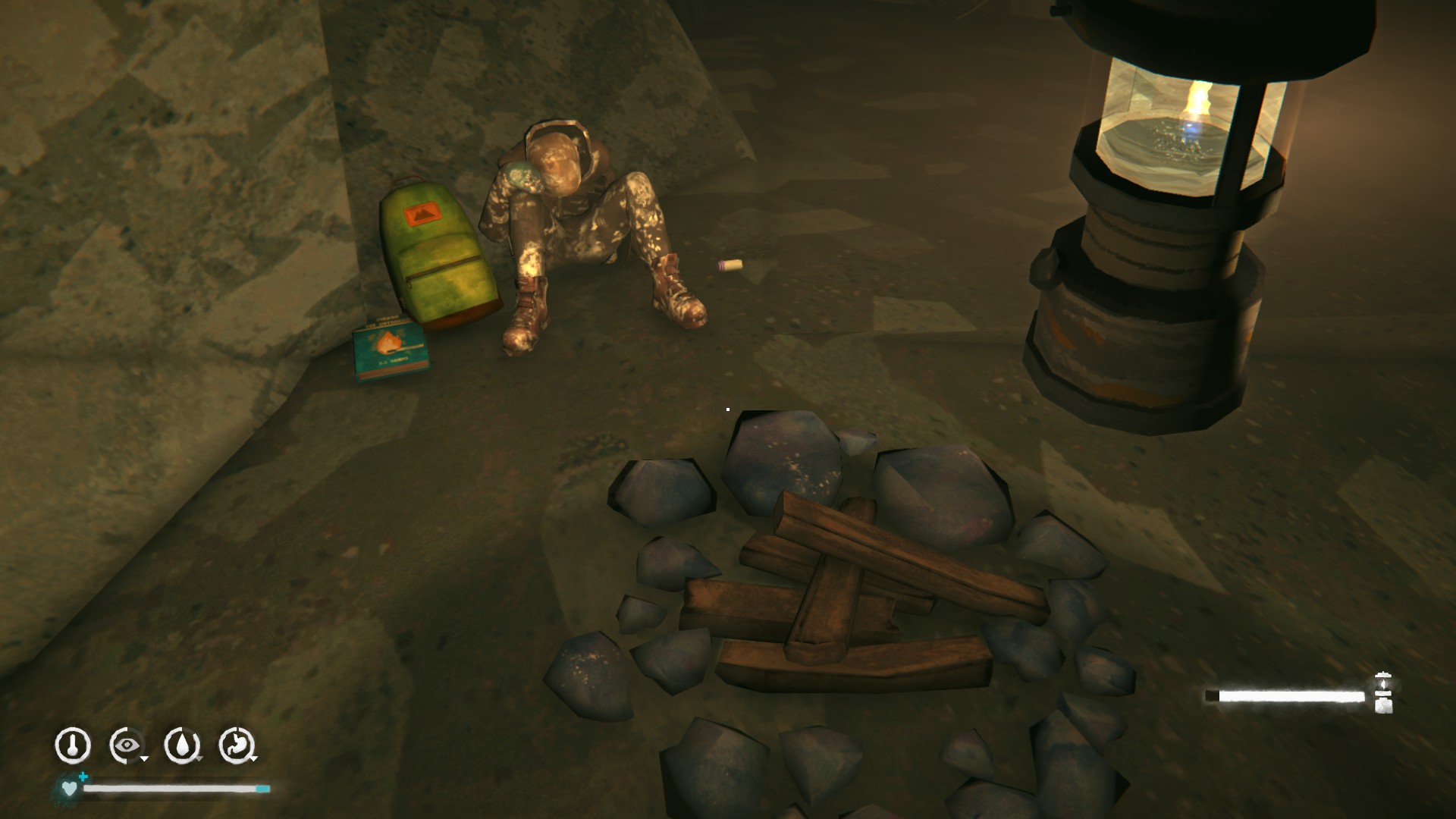Check the water drop thirst icon
This screenshot has width=1456, height=819.
[182, 745]
